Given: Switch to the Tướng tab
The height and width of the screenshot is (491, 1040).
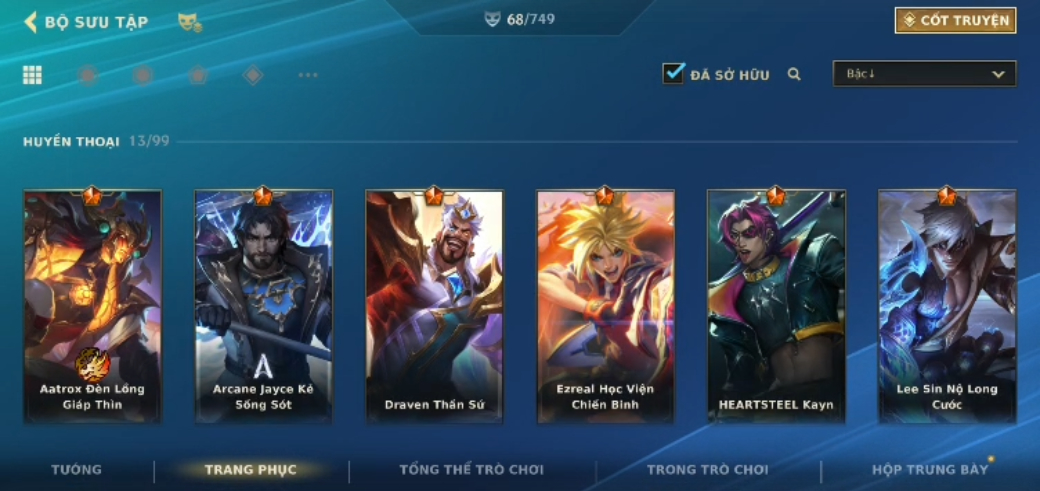Looking at the screenshot, I should pyautogui.click(x=77, y=469).
